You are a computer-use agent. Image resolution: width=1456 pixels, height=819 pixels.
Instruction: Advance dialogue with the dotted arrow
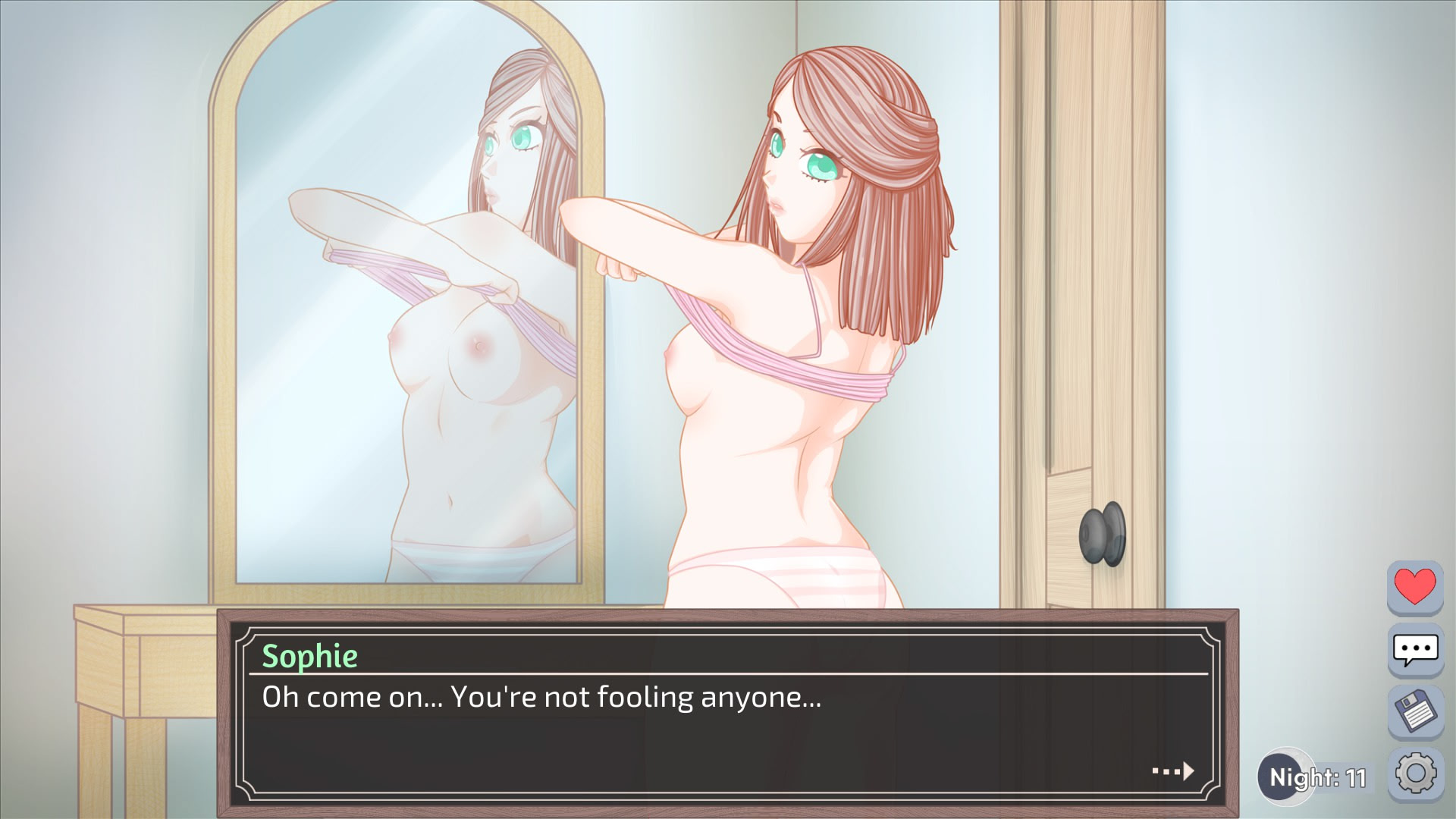(x=1173, y=771)
